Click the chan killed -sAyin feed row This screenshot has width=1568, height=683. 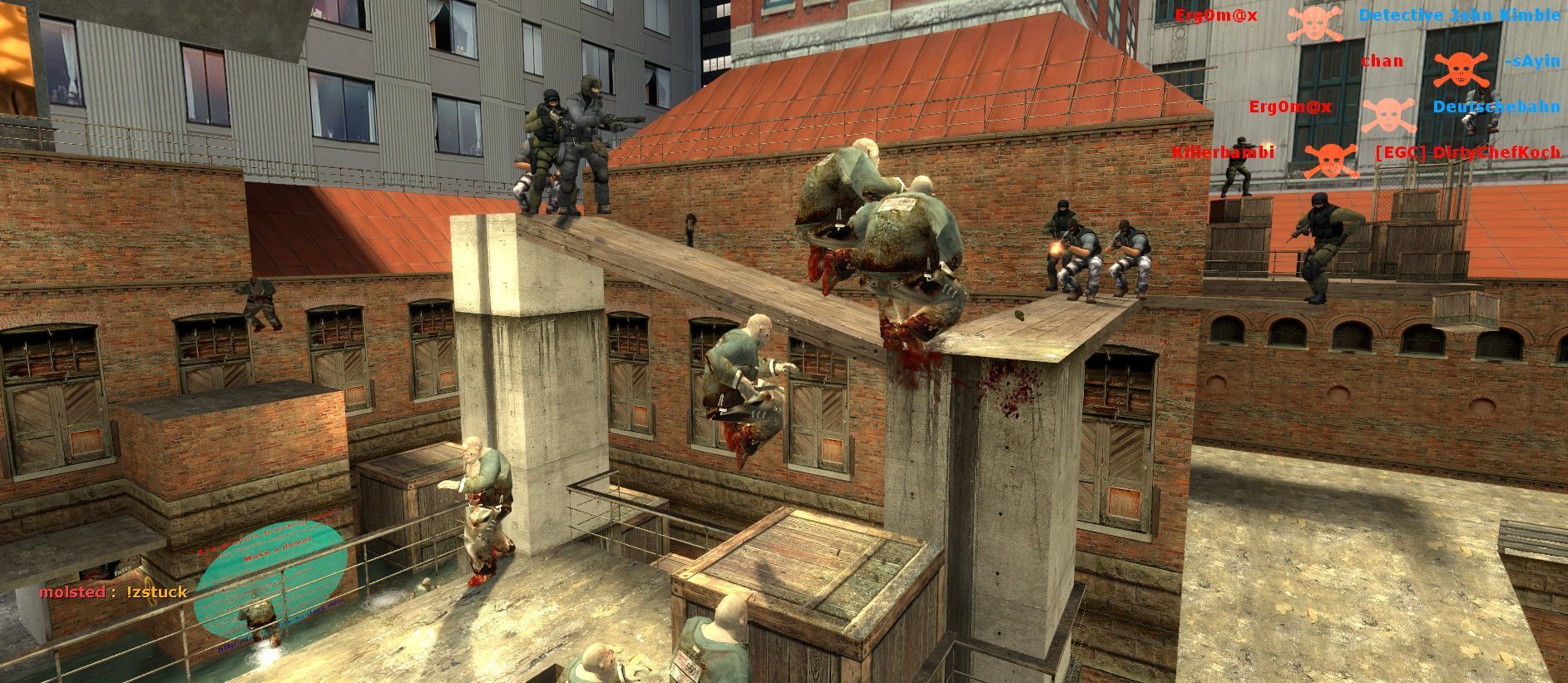click(1460, 62)
